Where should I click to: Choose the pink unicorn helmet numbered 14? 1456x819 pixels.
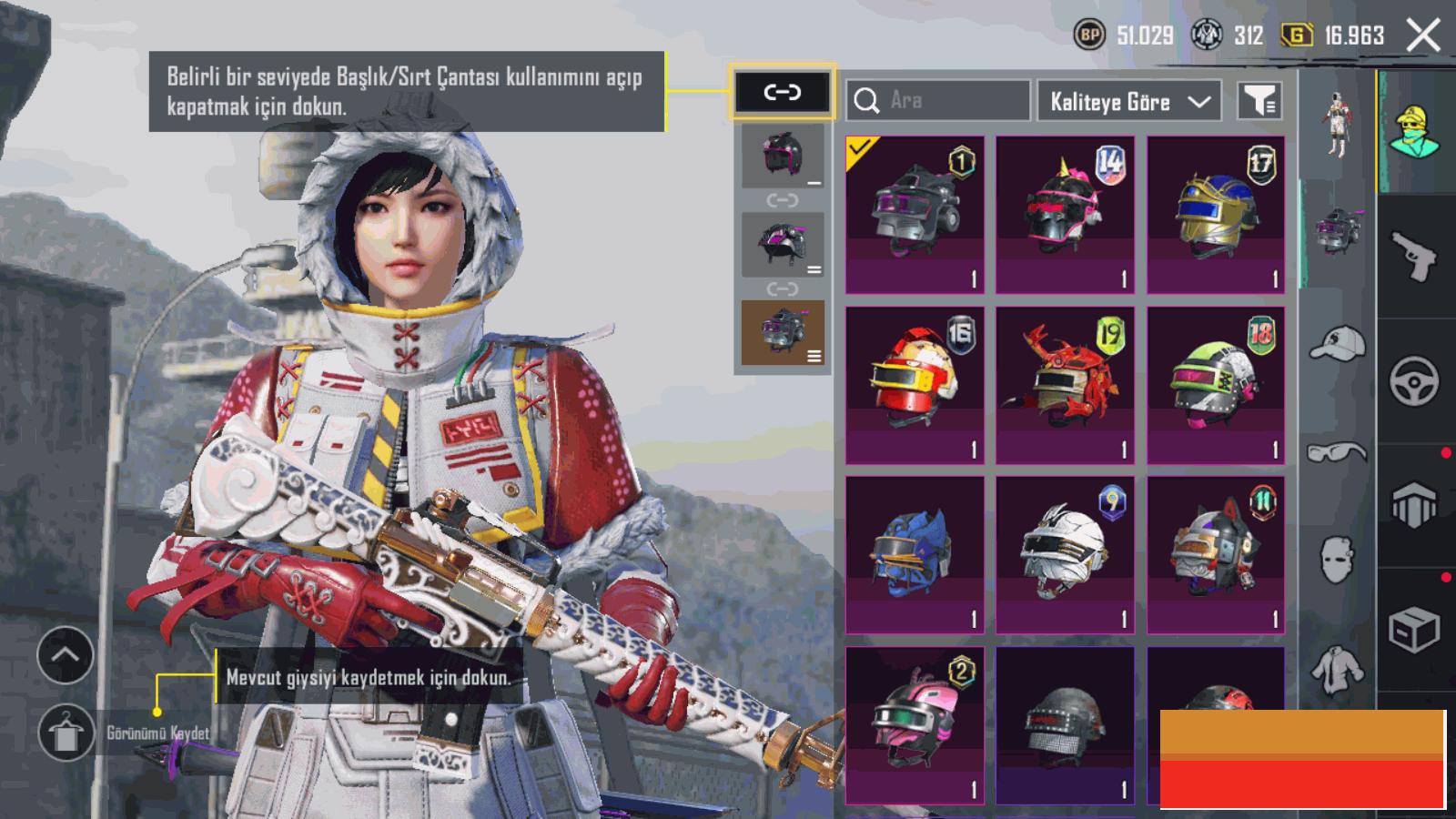[1065, 215]
